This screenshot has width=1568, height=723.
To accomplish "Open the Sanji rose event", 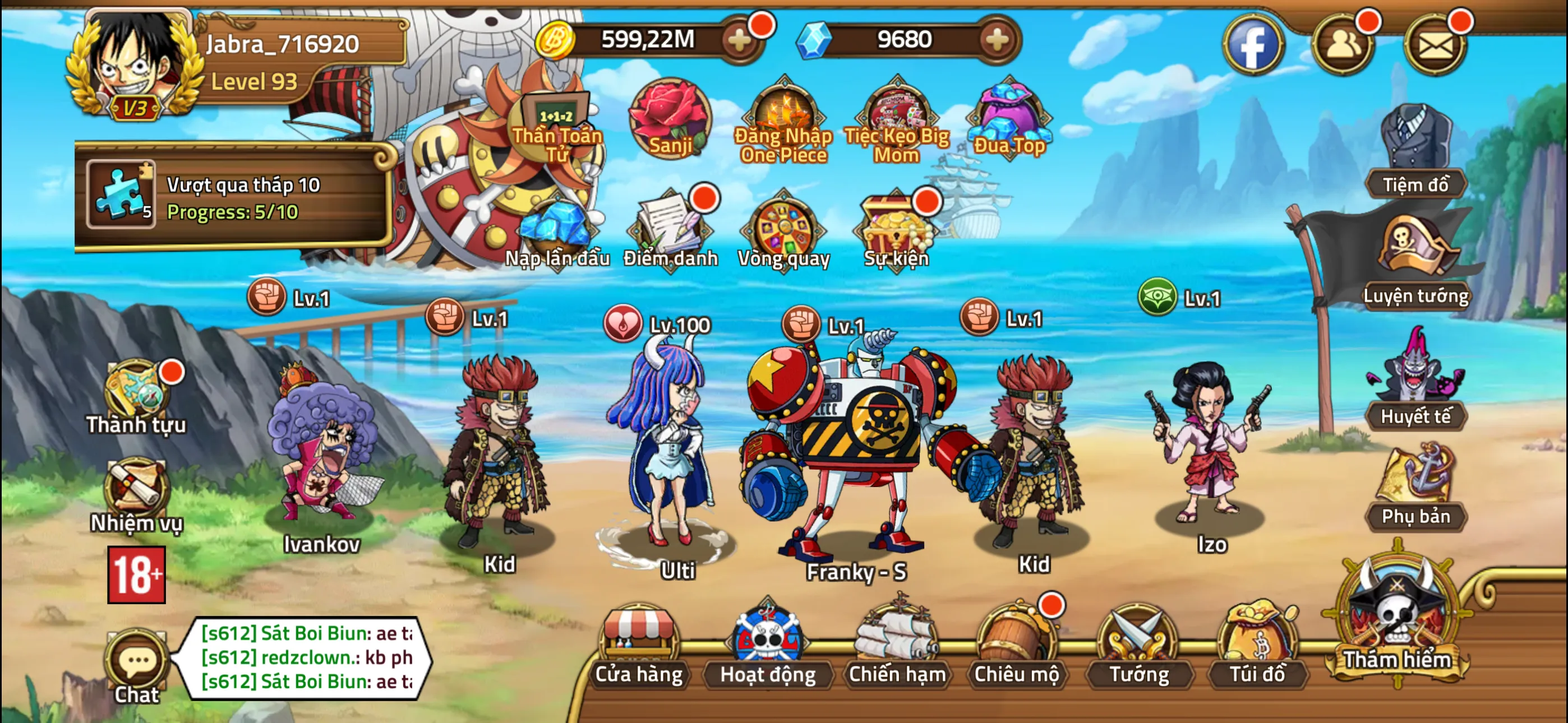I will pos(670,119).
